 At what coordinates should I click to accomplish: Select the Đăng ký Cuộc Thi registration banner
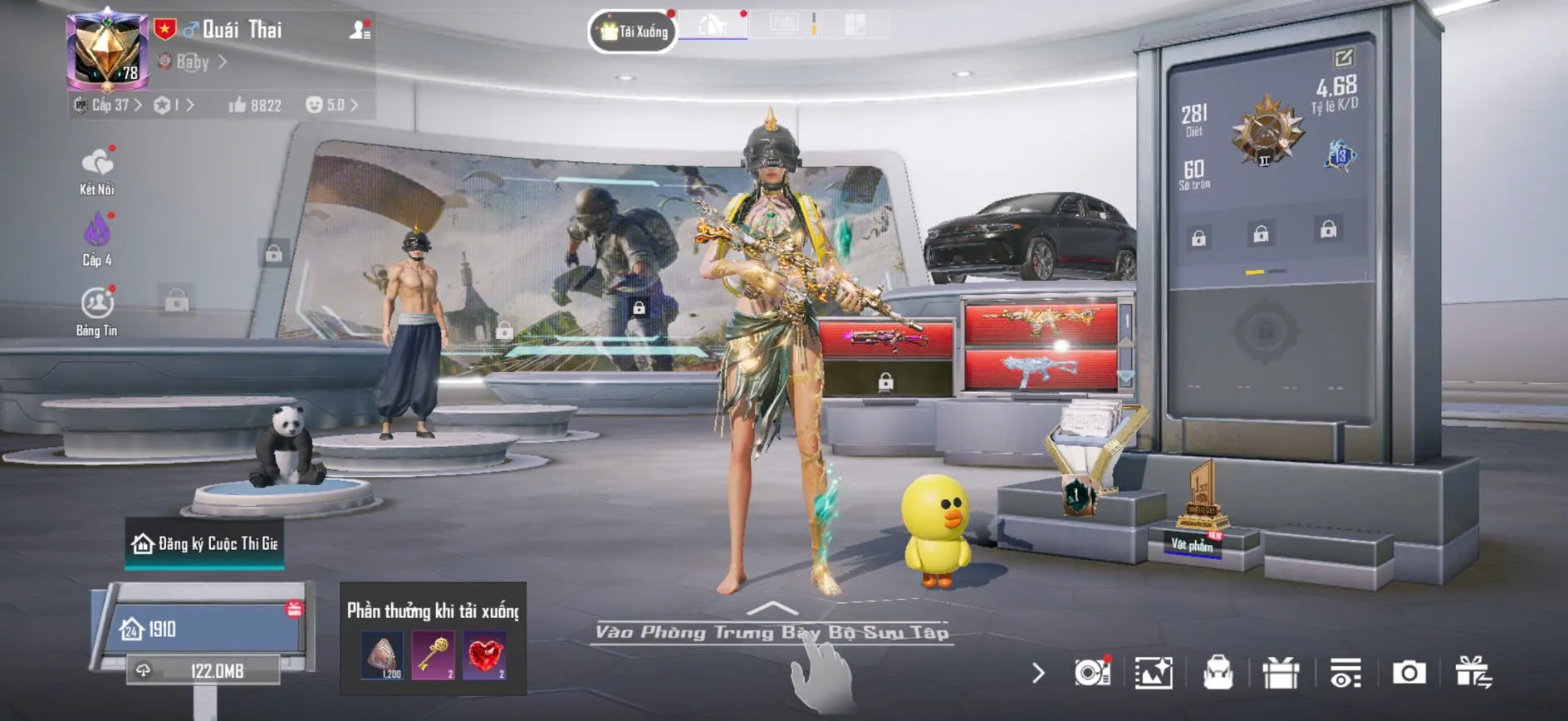tap(204, 544)
